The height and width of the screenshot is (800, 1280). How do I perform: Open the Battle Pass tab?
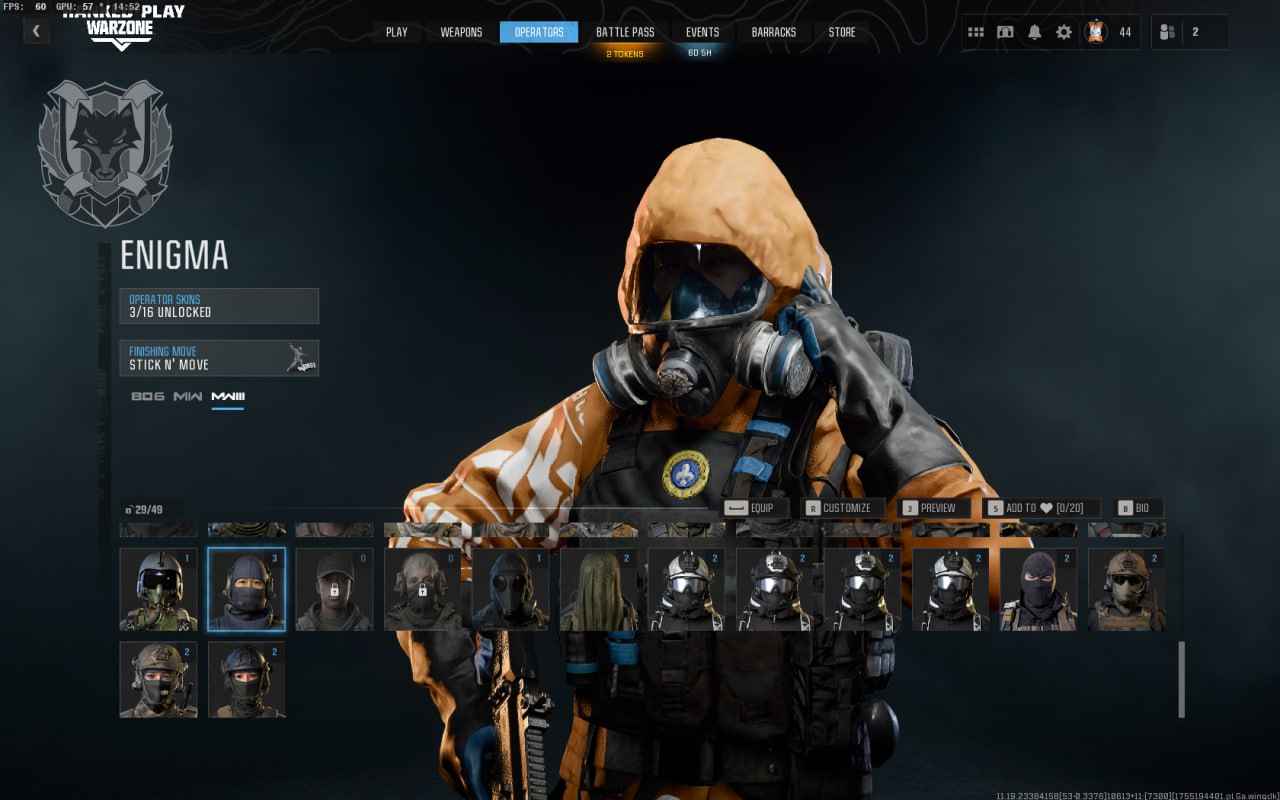pyautogui.click(x=625, y=32)
